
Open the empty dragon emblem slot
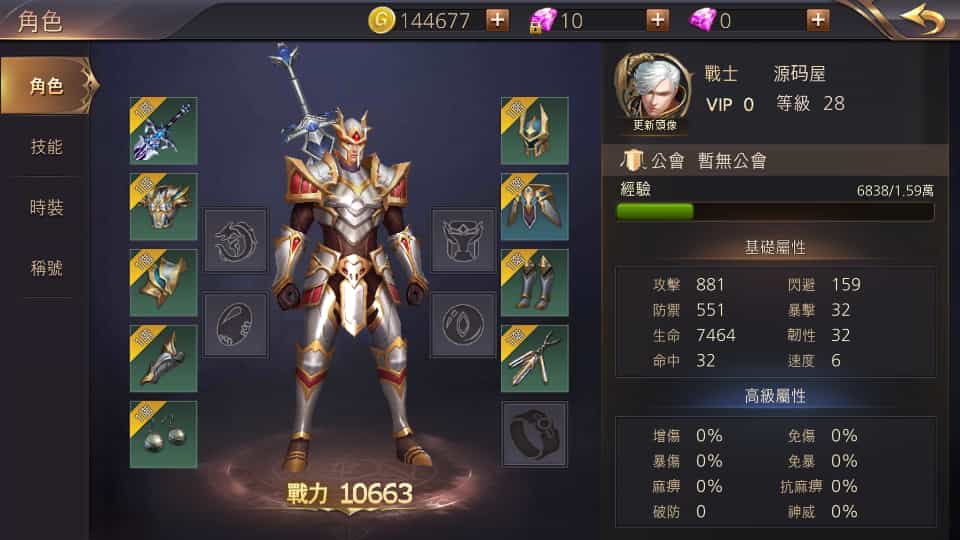coord(236,240)
